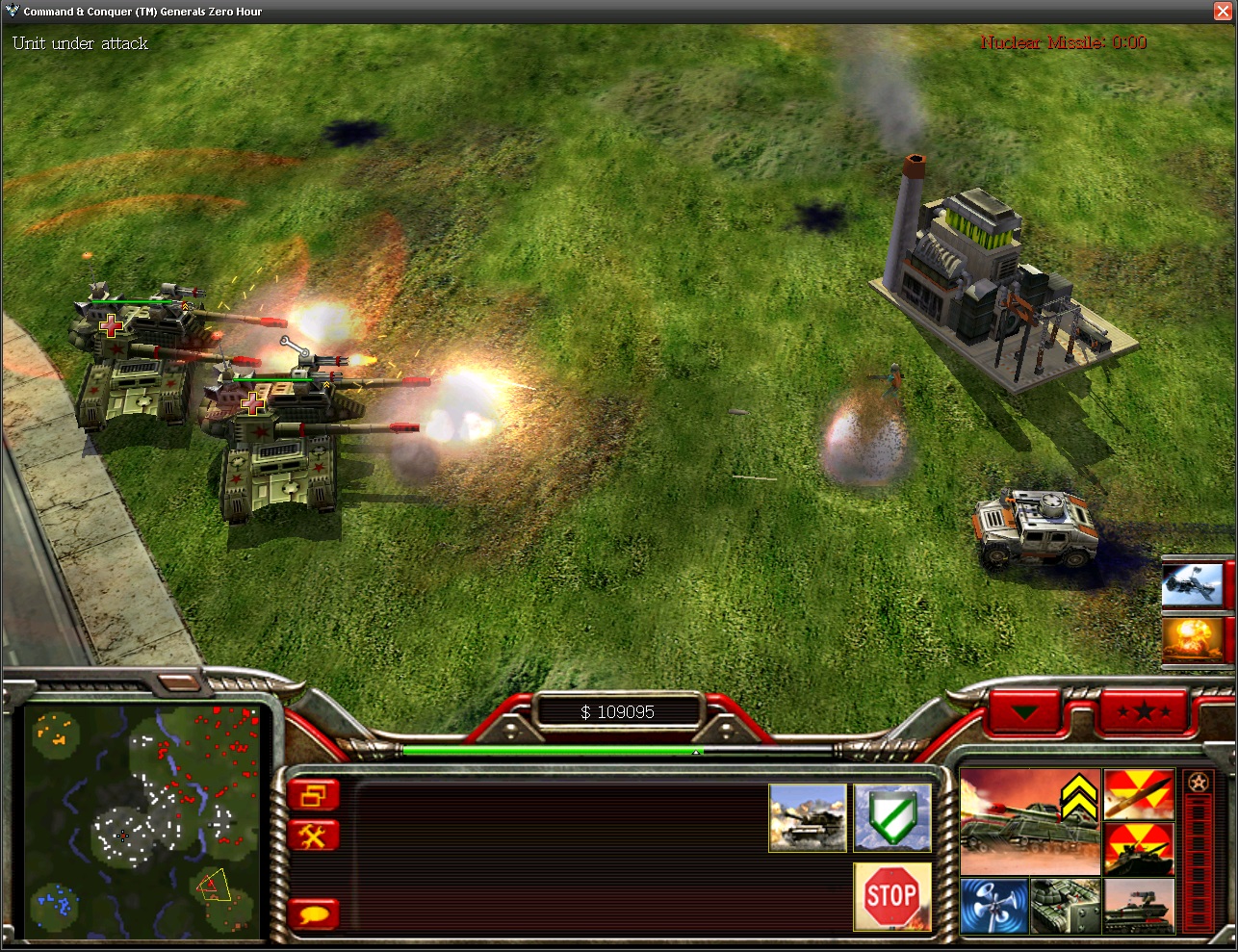Open chat with the speech bubble button
This screenshot has width=1238, height=952.
pyautogui.click(x=314, y=913)
